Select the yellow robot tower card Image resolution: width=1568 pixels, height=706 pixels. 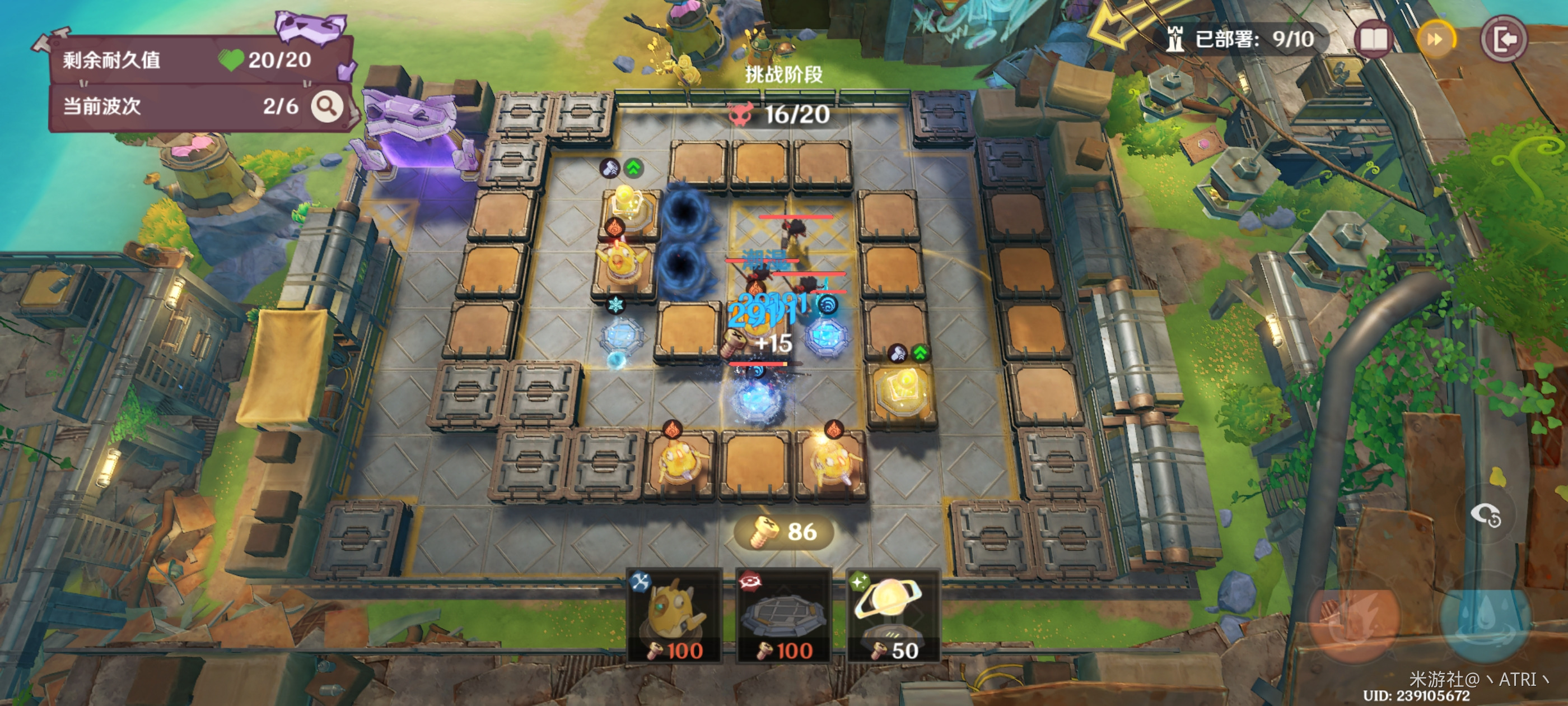point(676,615)
